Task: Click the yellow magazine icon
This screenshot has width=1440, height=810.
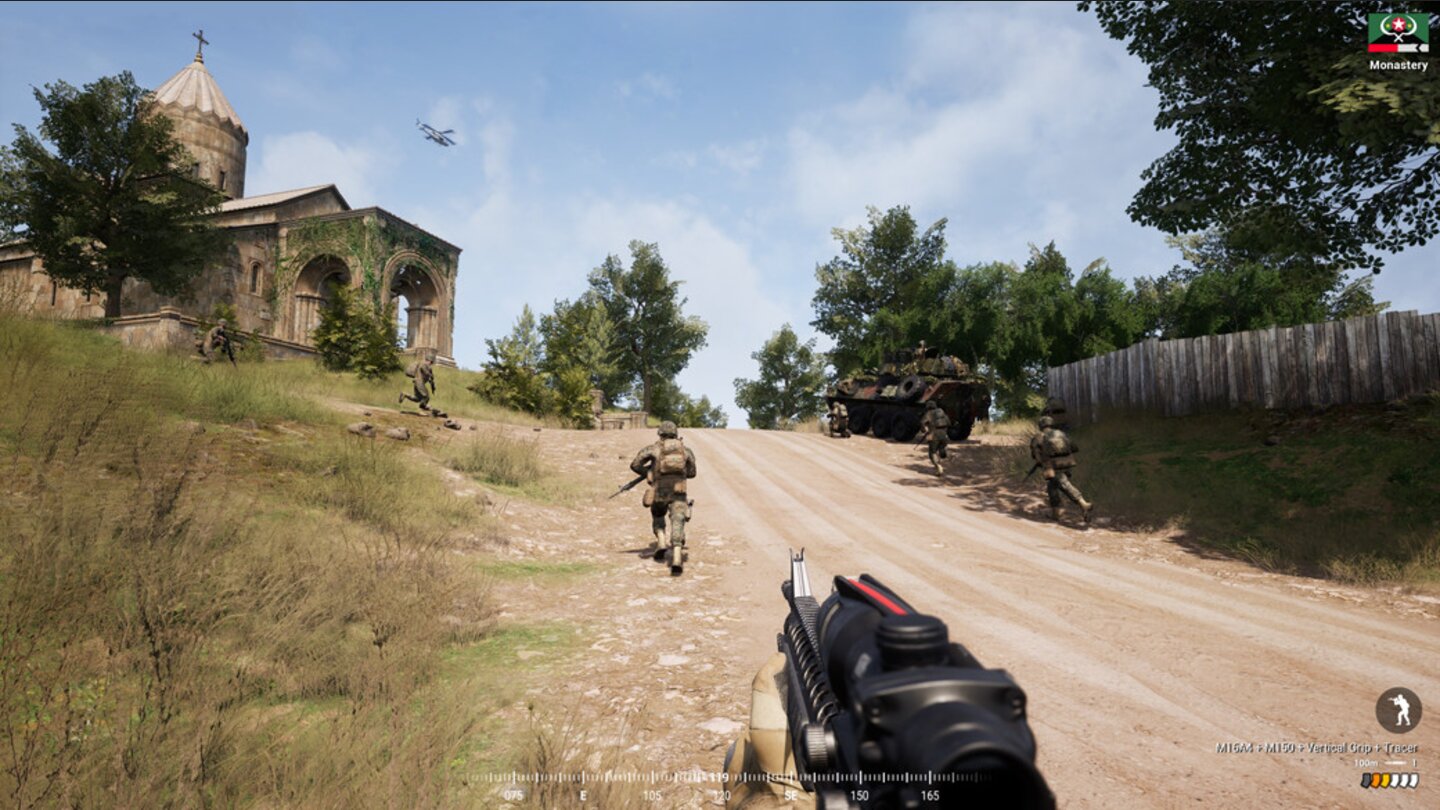Action: (1385, 780)
